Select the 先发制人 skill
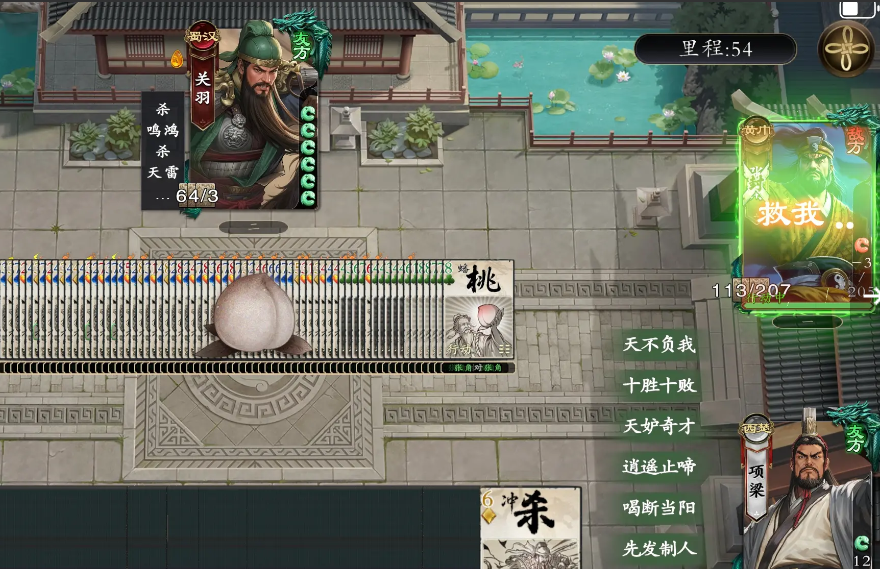This screenshot has height=569, width=880. (x=659, y=548)
